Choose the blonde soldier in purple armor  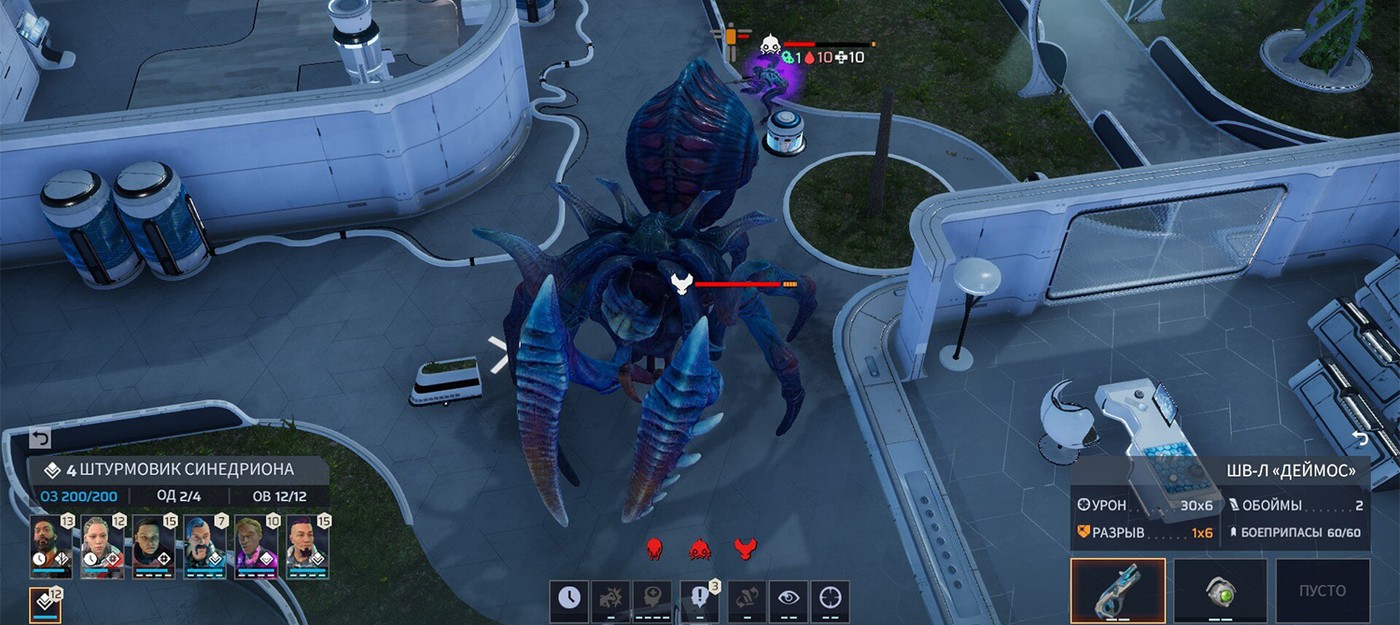point(254,547)
